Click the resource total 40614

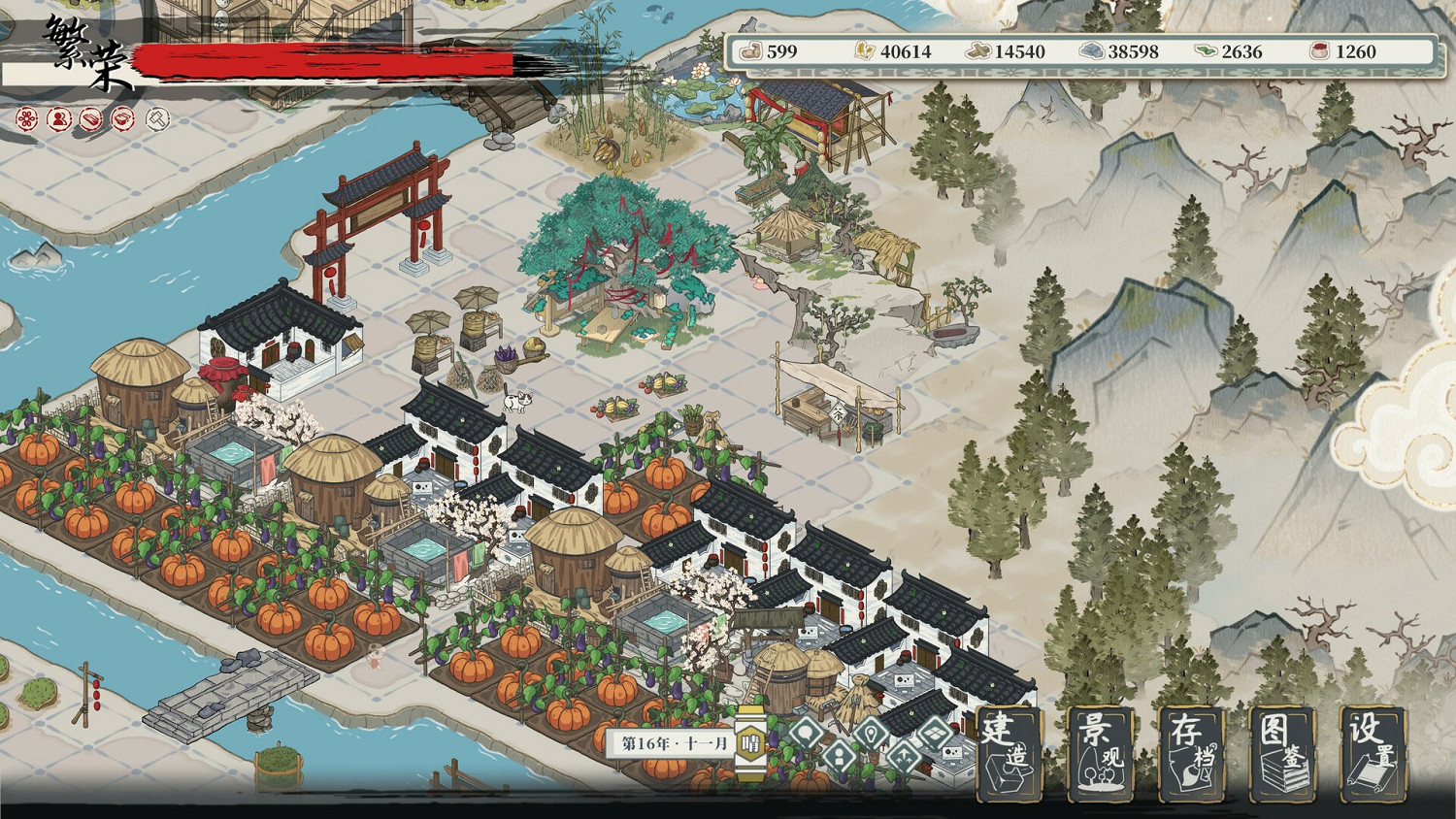pyautogui.click(x=906, y=52)
